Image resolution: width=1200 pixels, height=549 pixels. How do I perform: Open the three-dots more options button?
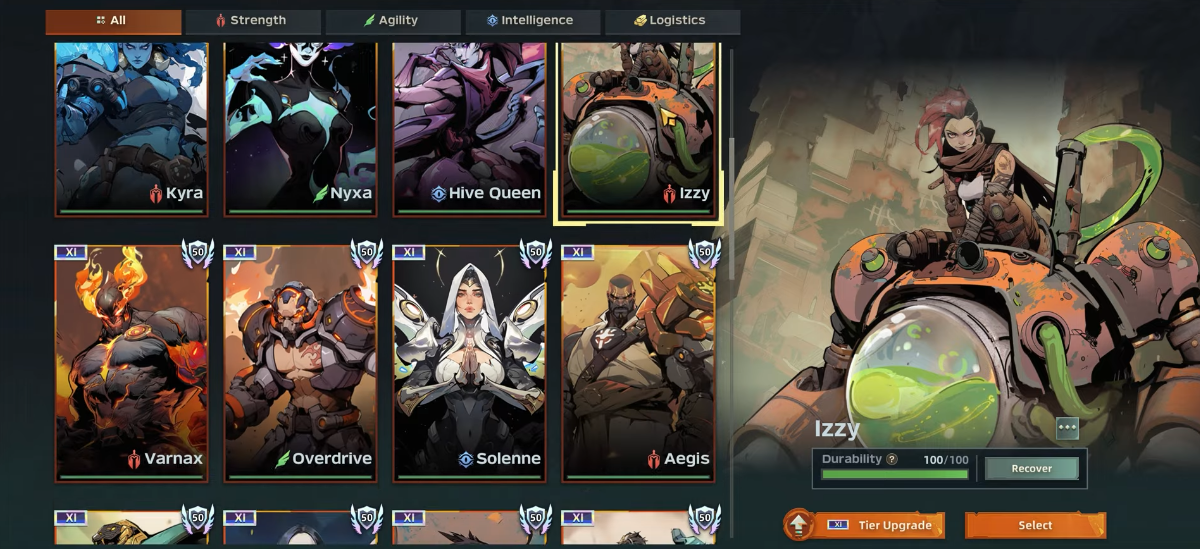pos(1067,428)
